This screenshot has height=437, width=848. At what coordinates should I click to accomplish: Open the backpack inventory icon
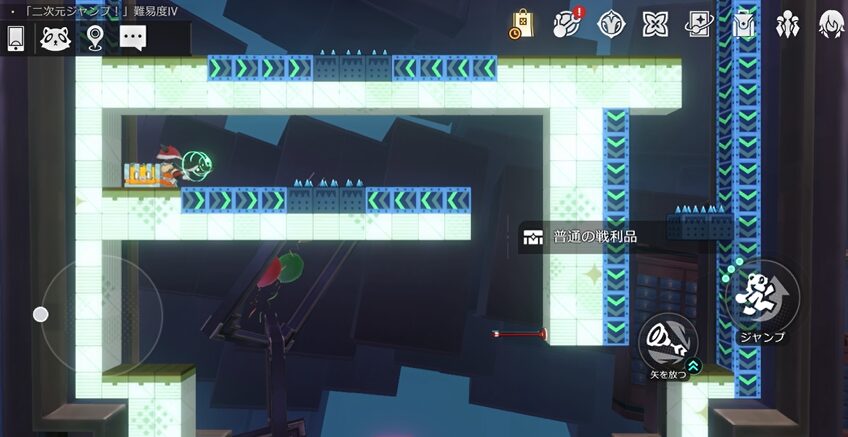[x=742, y=24]
